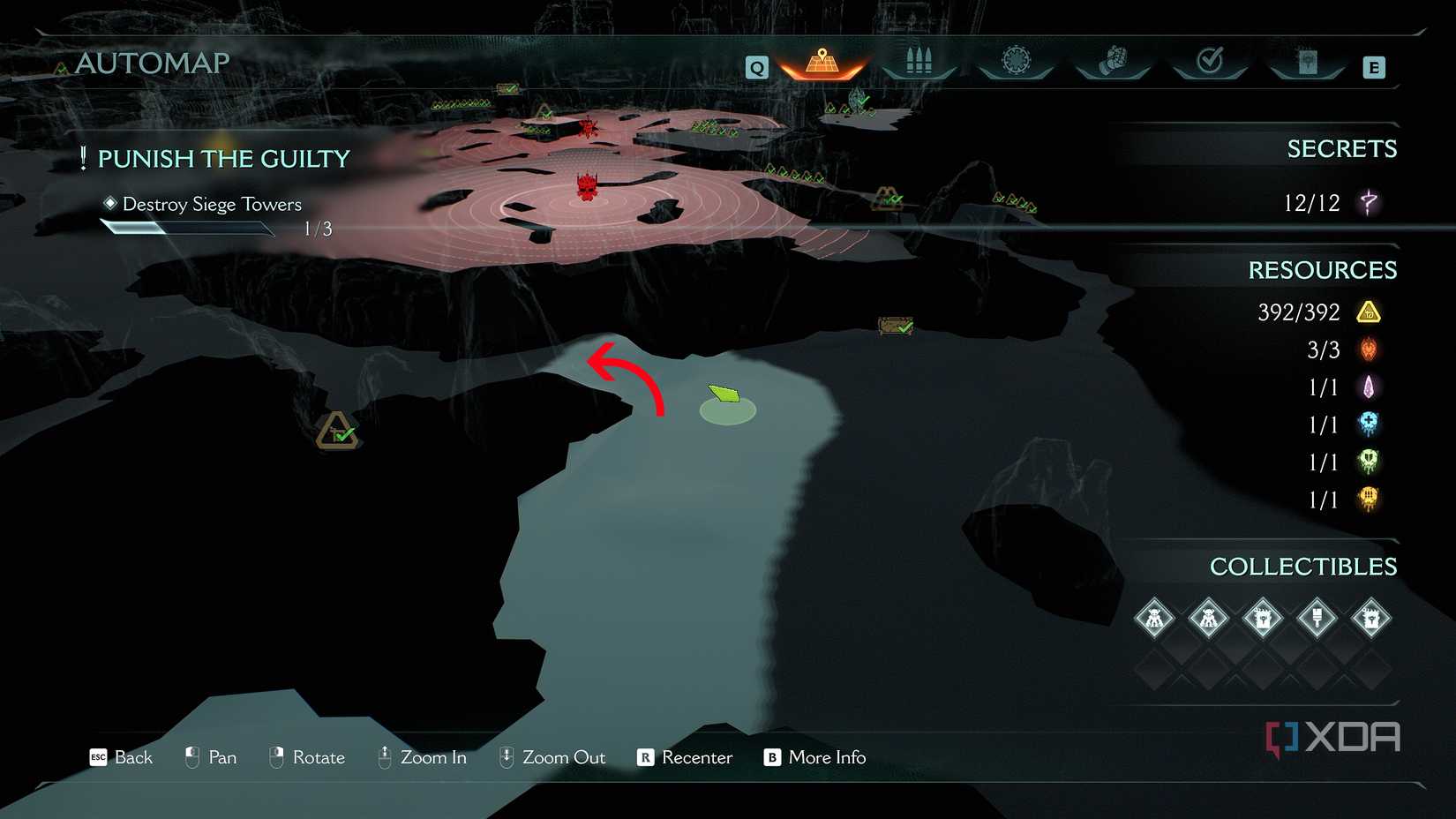Click the large red demon skull marker
The width and height of the screenshot is (1456, 819).
coord(587,186)
